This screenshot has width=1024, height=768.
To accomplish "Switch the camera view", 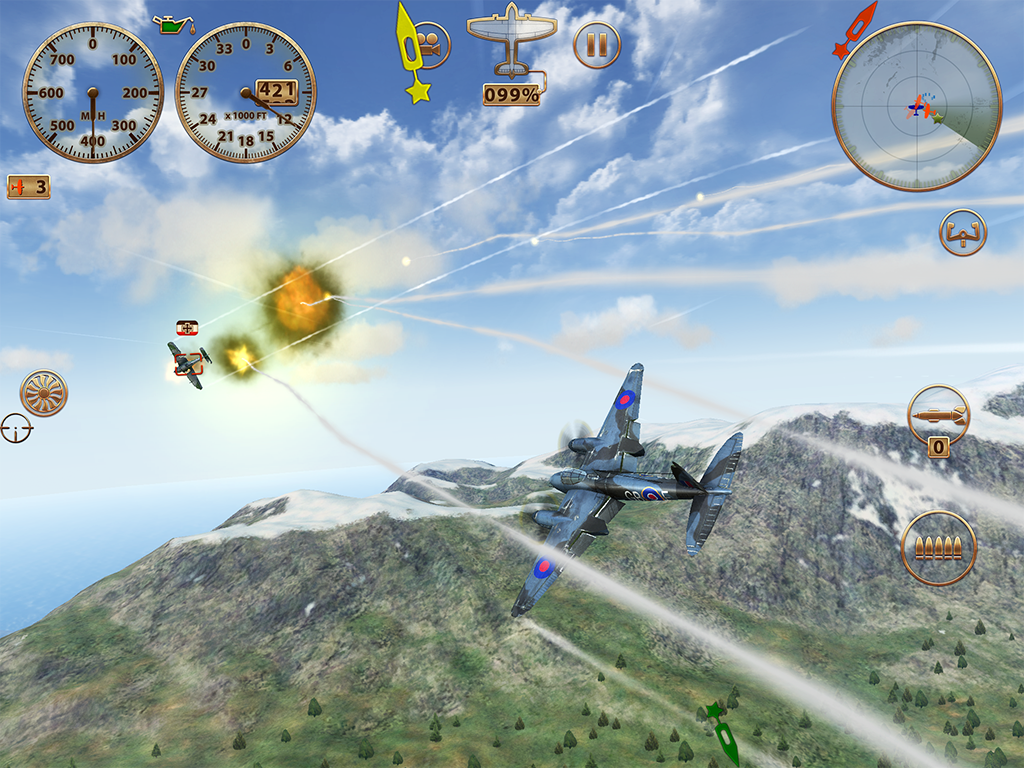I will pos(431,45).
